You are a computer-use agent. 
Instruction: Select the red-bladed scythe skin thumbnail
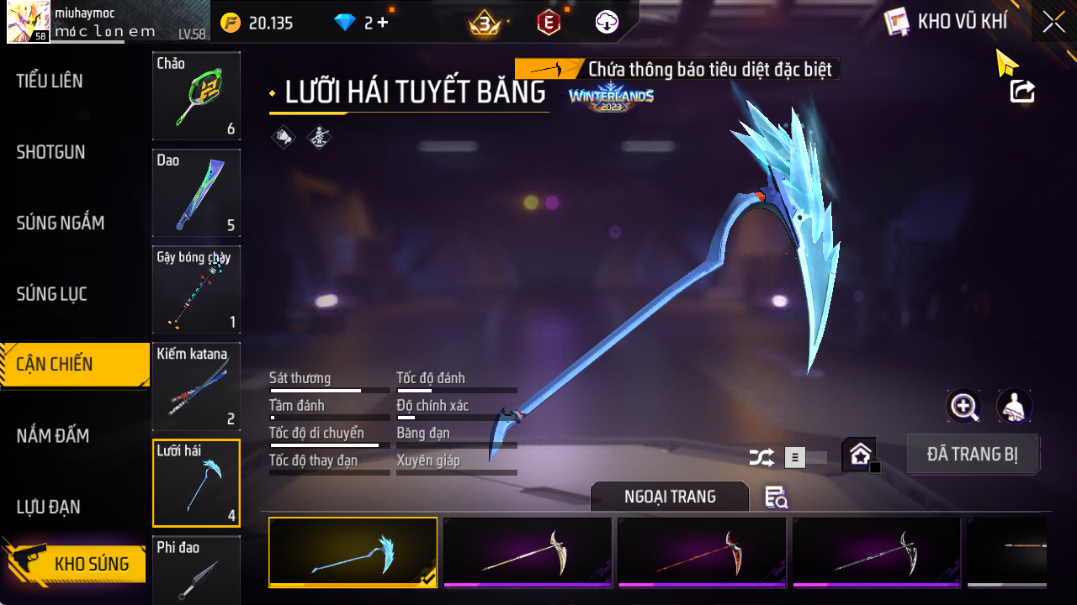point(702,552)
